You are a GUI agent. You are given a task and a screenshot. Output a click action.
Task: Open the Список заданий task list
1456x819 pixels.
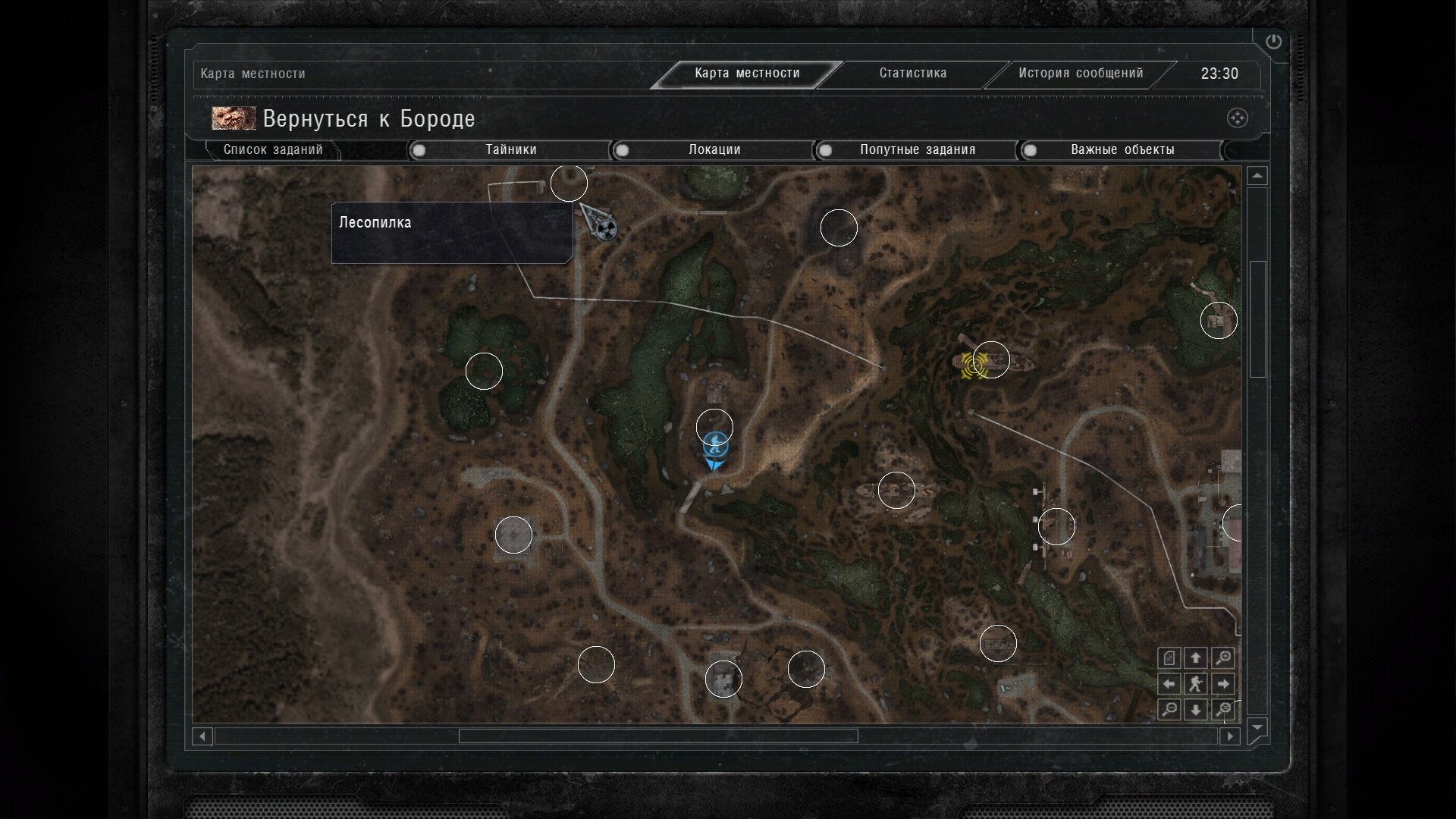[x=273, y=150]
